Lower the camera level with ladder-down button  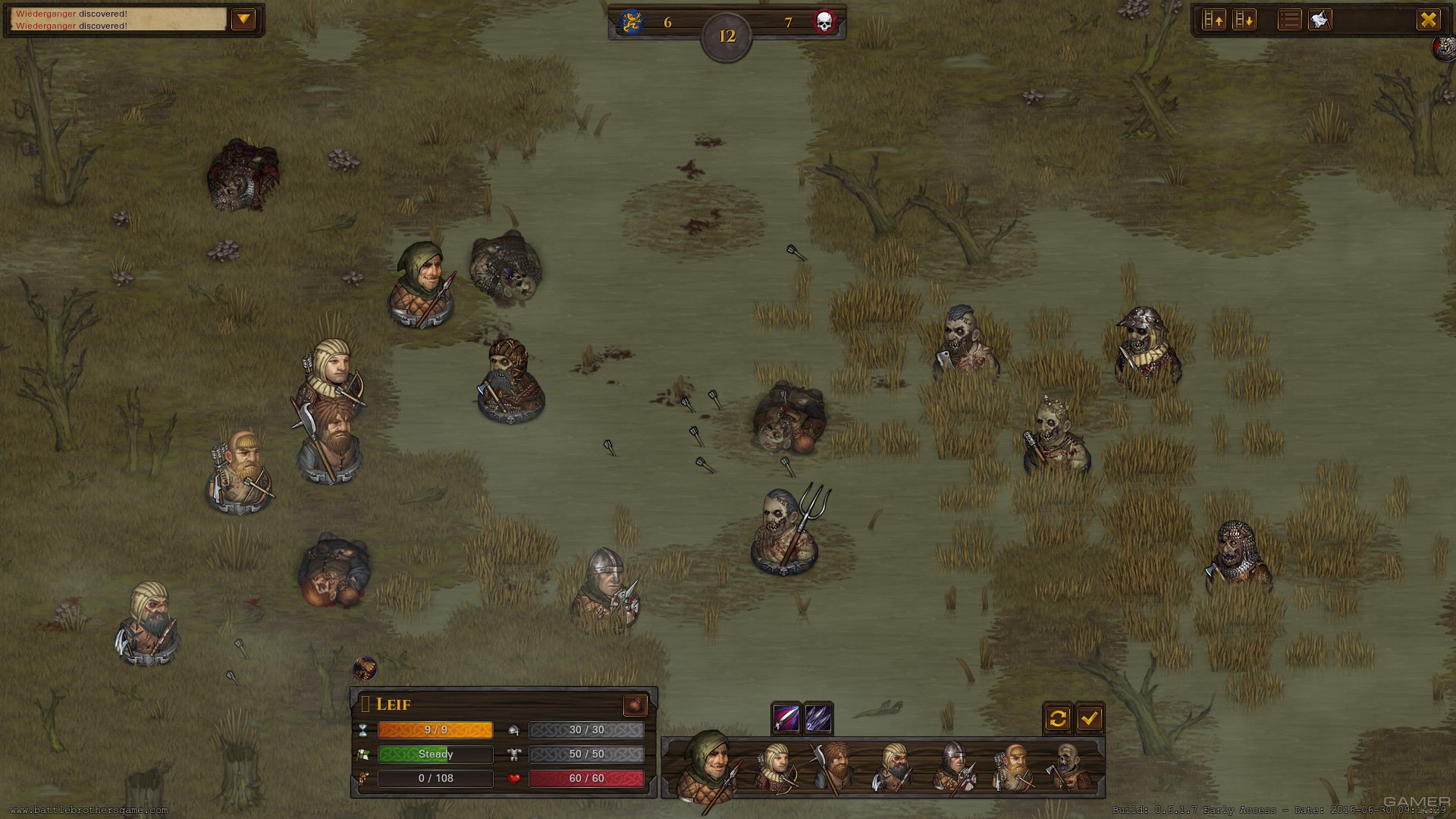point(1244,20)
